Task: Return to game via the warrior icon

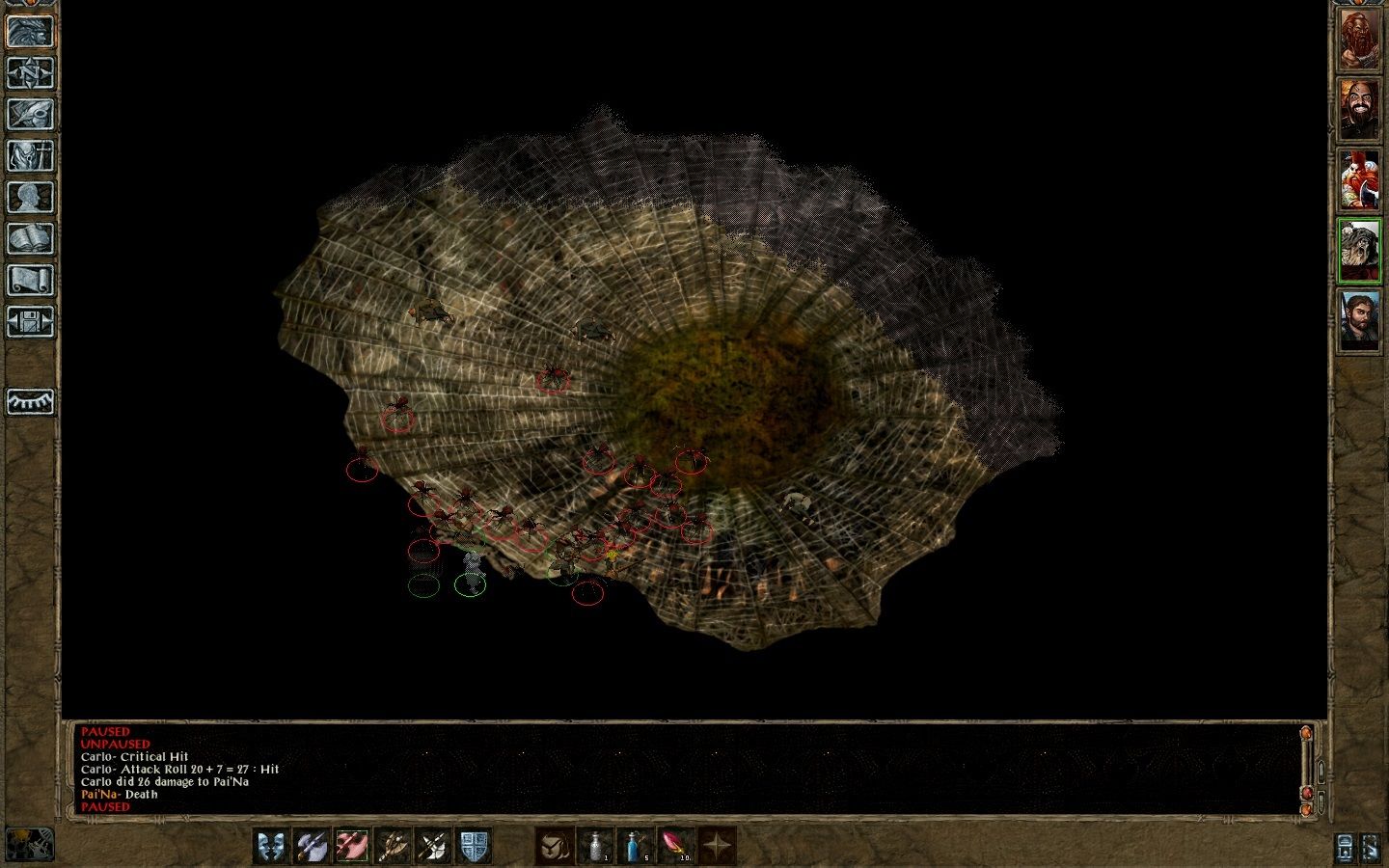Action: tap(28, 32)
